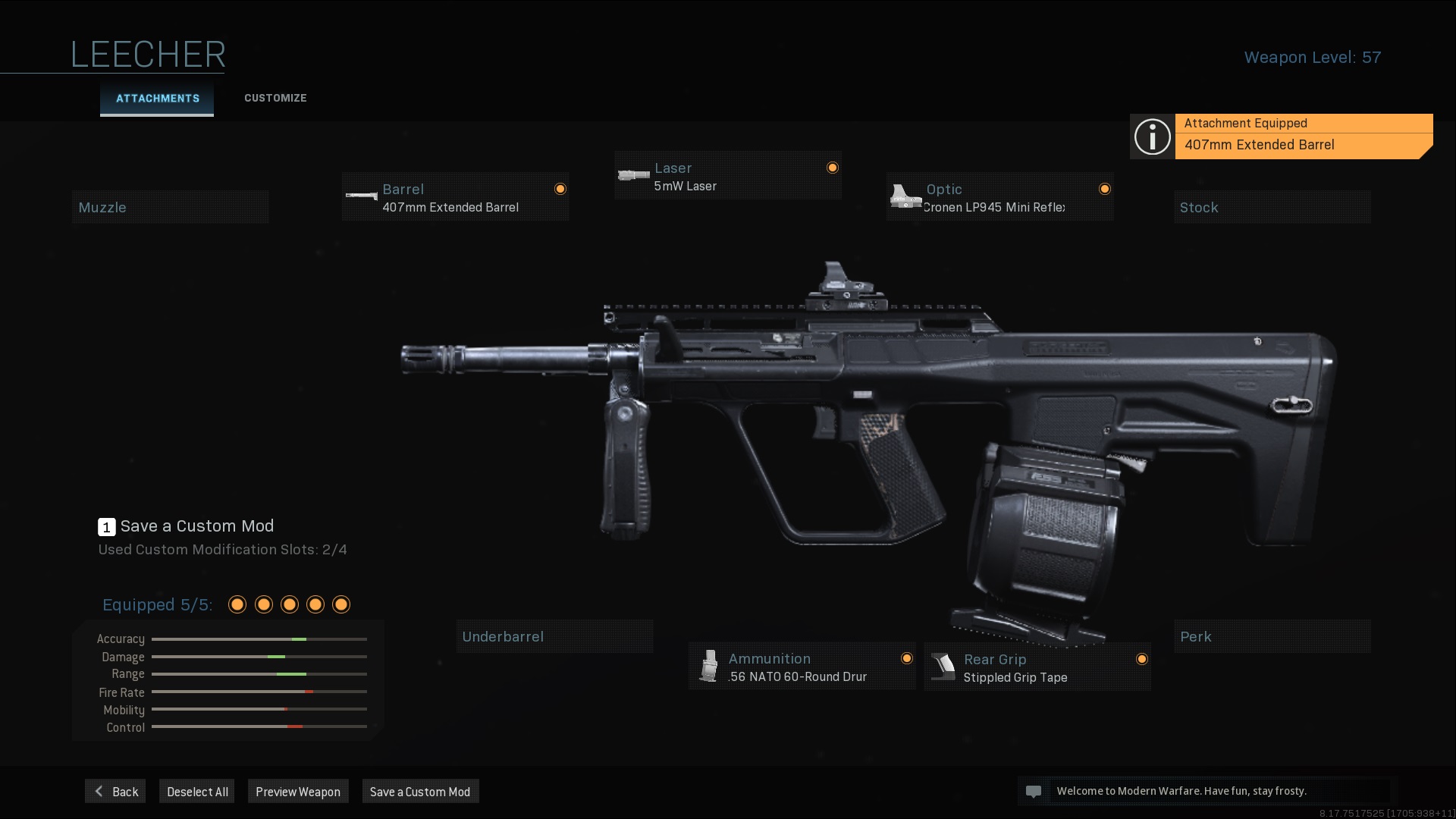This screenshot has height=819, width=1456.
Task: Open the Optic slot with Cronen Mini Reflex
Action: [999, 197]
